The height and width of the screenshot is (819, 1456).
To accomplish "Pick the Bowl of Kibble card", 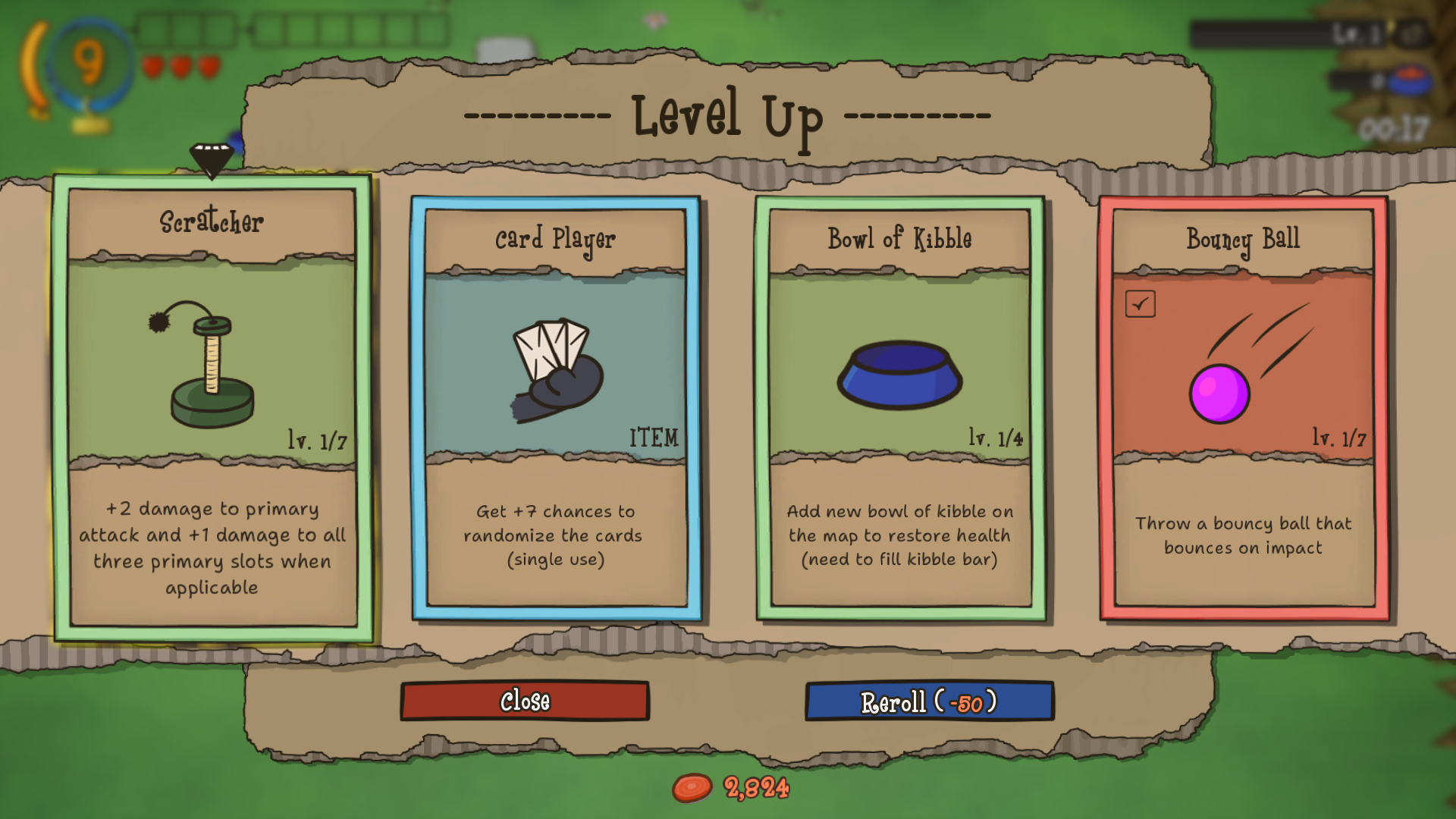I will (x=900, y=409).
